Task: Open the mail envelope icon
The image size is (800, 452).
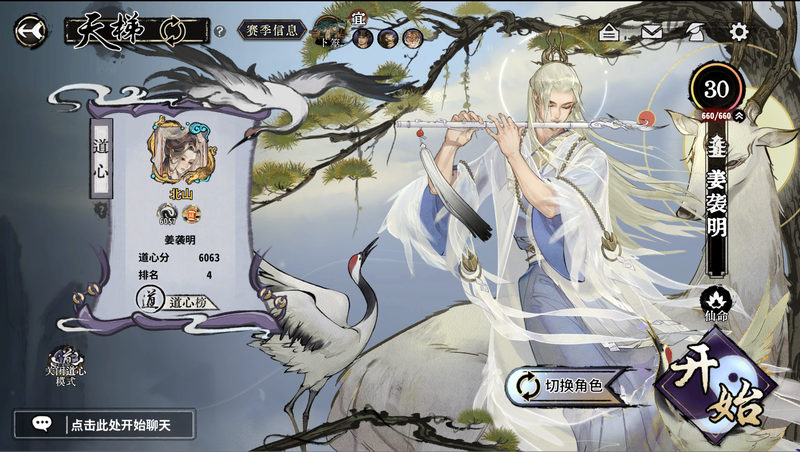Action: 652,32
